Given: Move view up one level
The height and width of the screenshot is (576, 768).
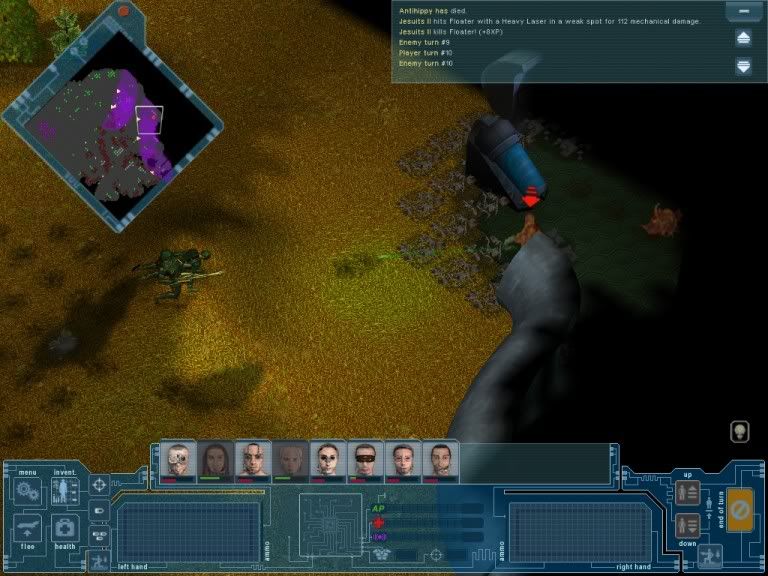Looking at the screenshot, I should (x=687, y=492).
